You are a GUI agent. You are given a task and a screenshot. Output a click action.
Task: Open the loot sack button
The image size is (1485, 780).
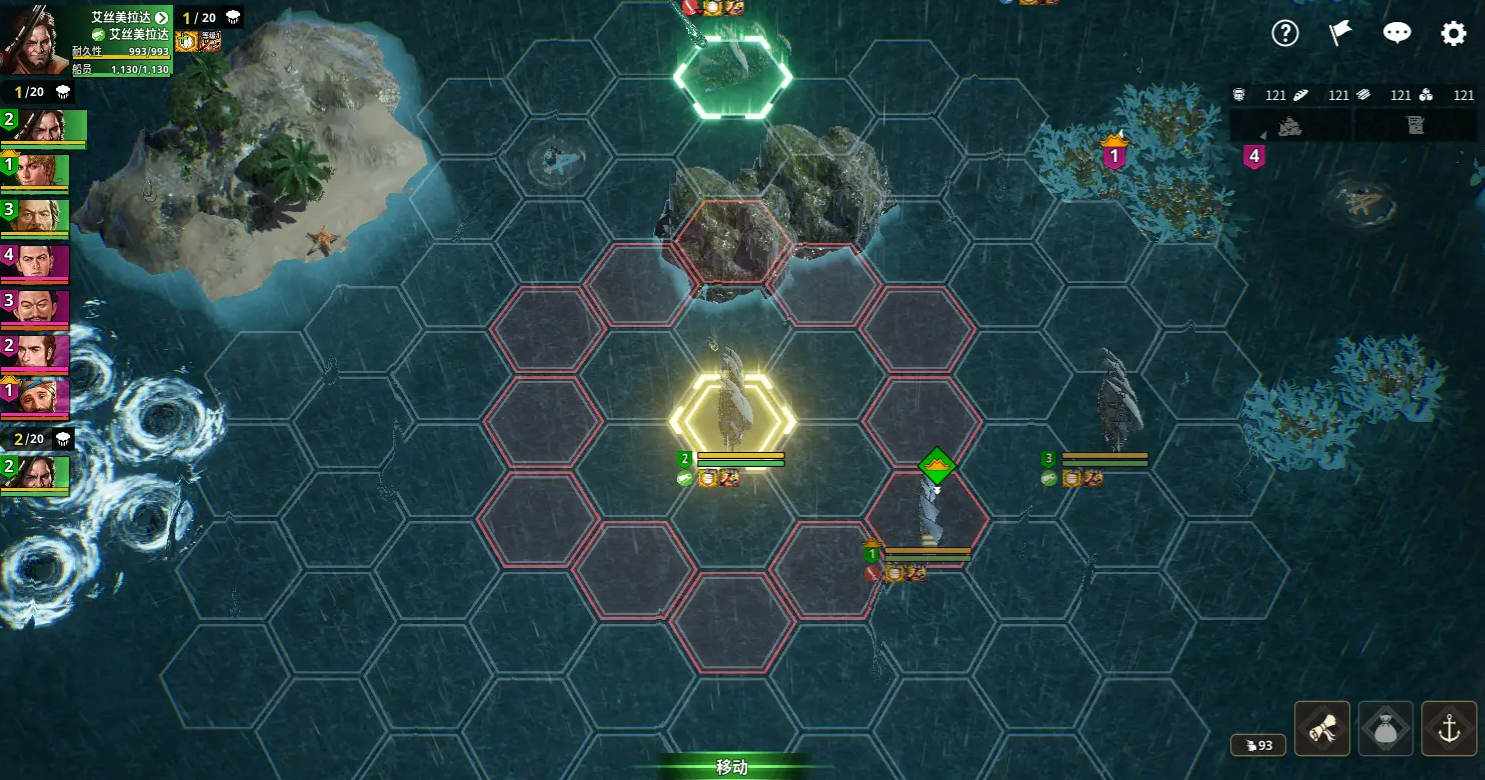1386,729
